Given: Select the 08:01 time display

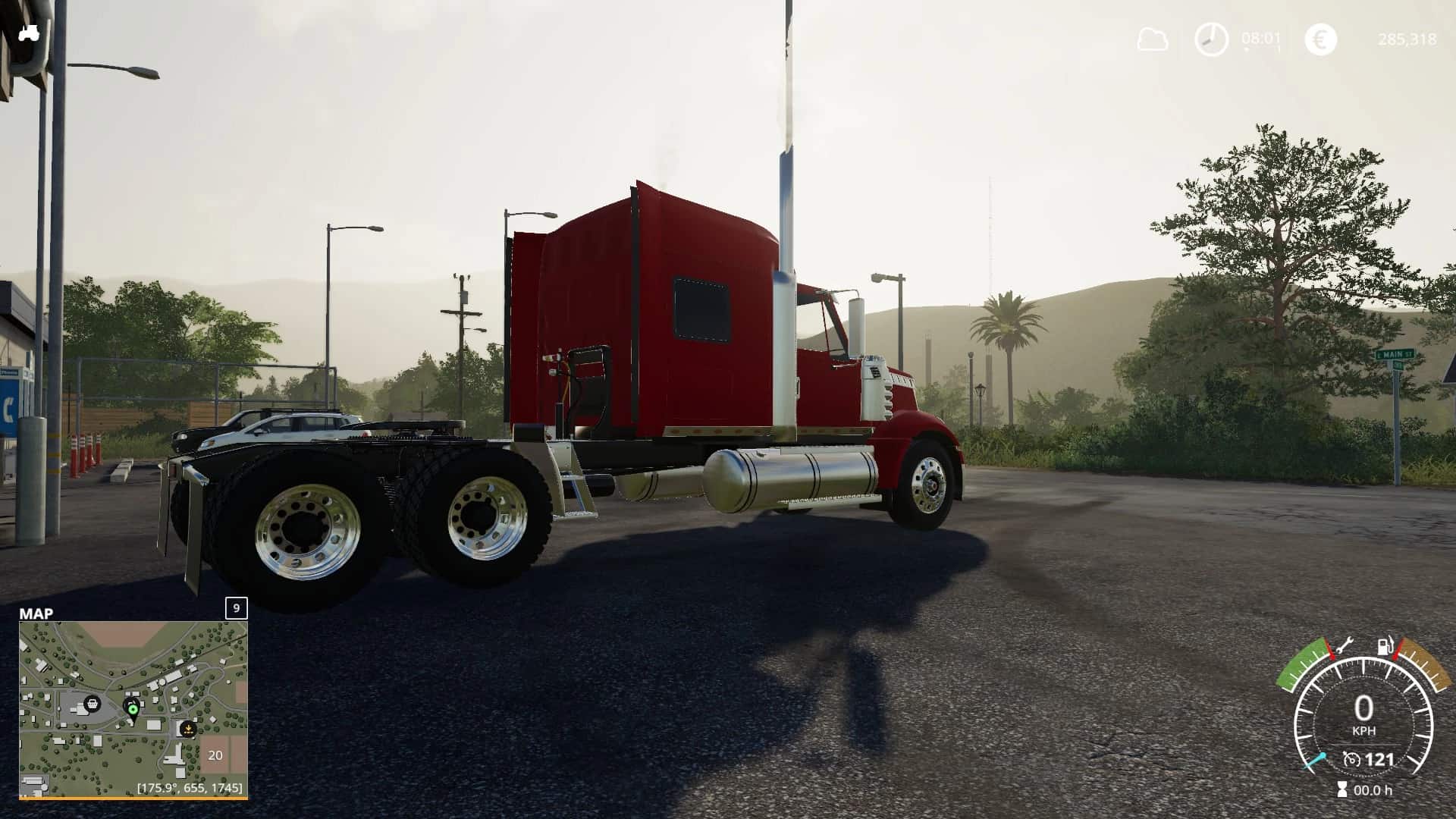Looking at the screenshot, I should click(x=1261, y=36).
